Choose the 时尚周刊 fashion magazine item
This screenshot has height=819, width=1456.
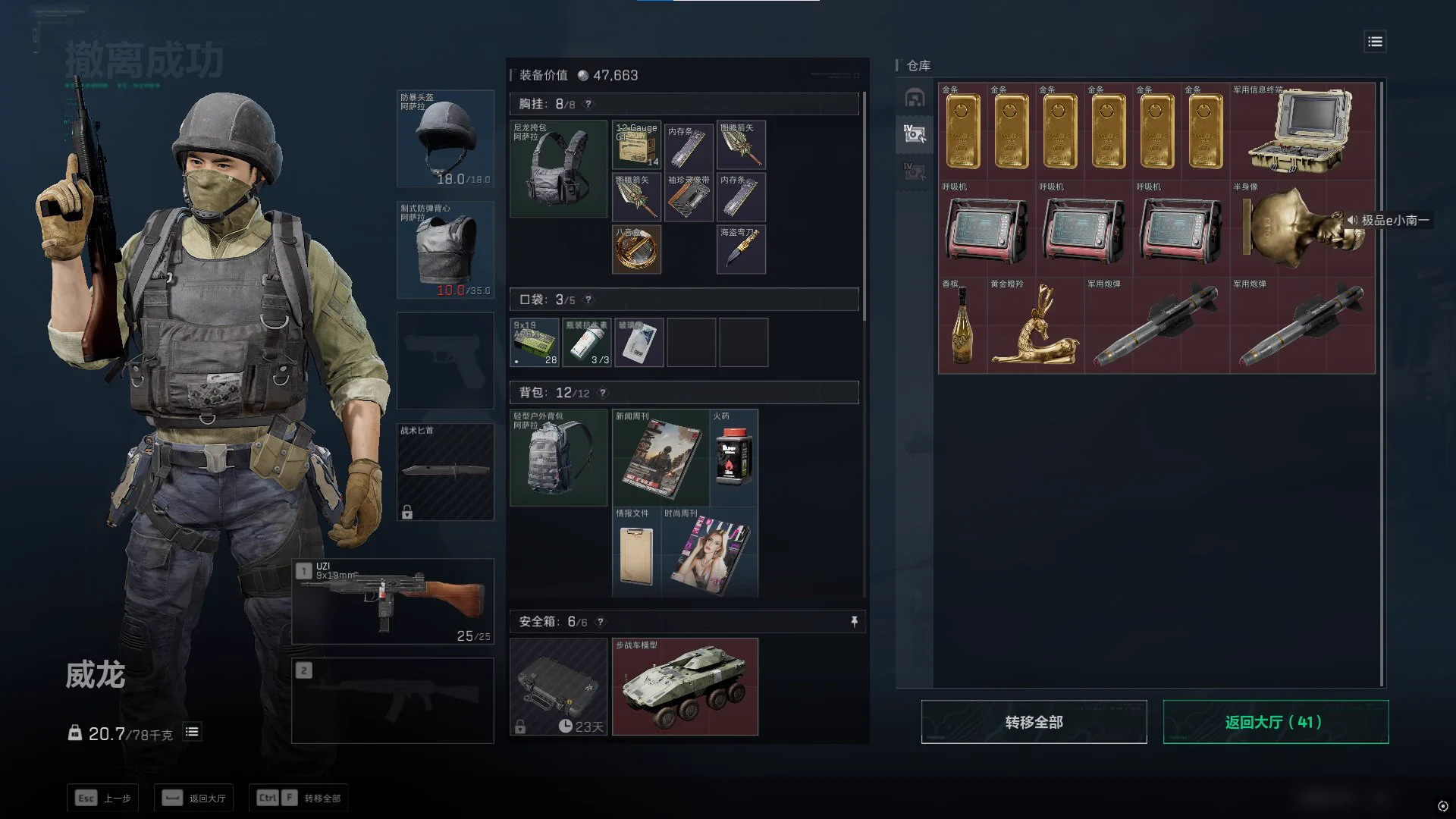tap(709, 552)
